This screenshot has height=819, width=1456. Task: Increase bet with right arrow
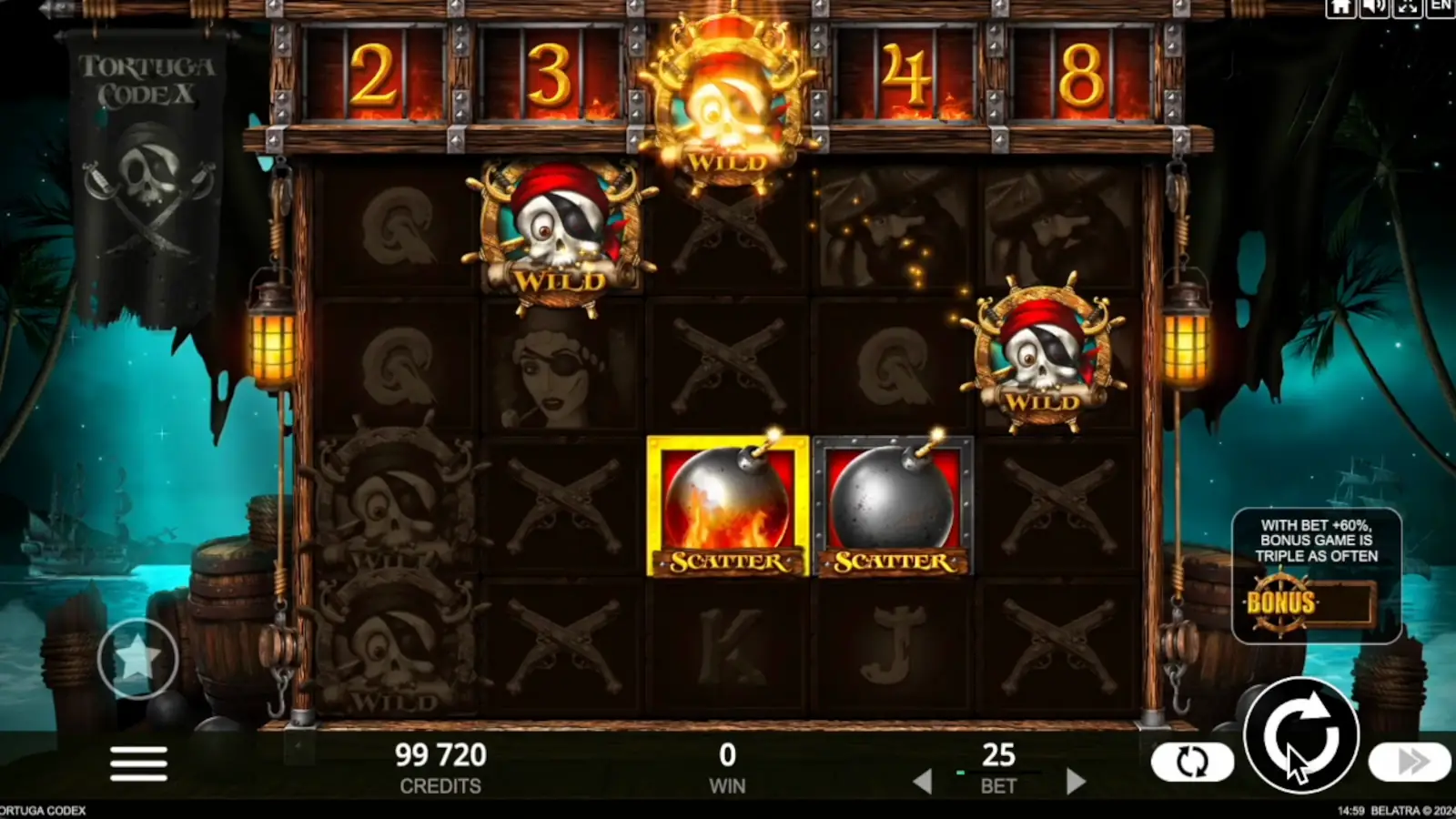click(x=1078, y=781)
